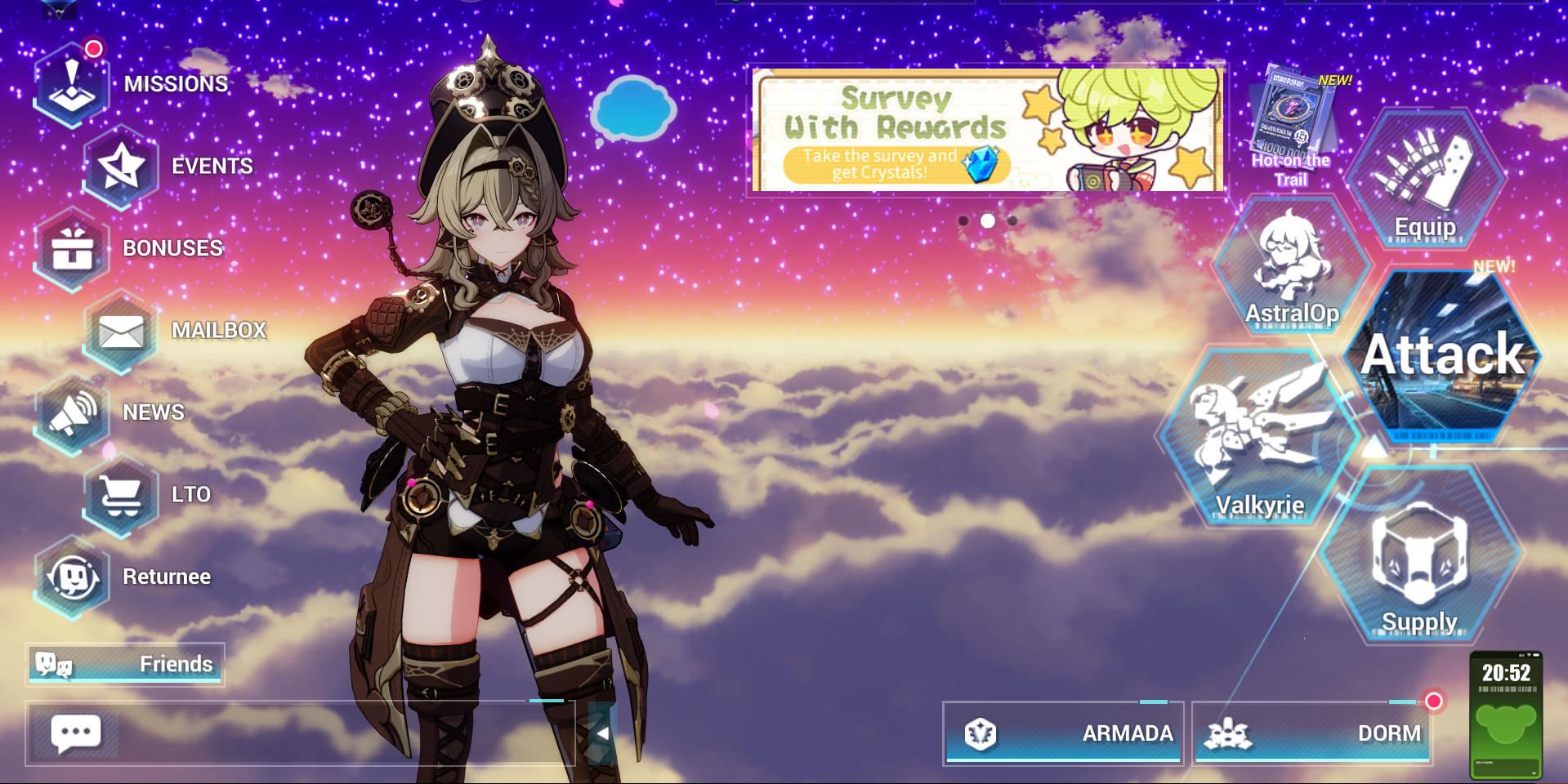Viewport: 1568px width, 784px height.
Task: Open the Events screen
Action: pyautogui.click(x=123, y=166)
